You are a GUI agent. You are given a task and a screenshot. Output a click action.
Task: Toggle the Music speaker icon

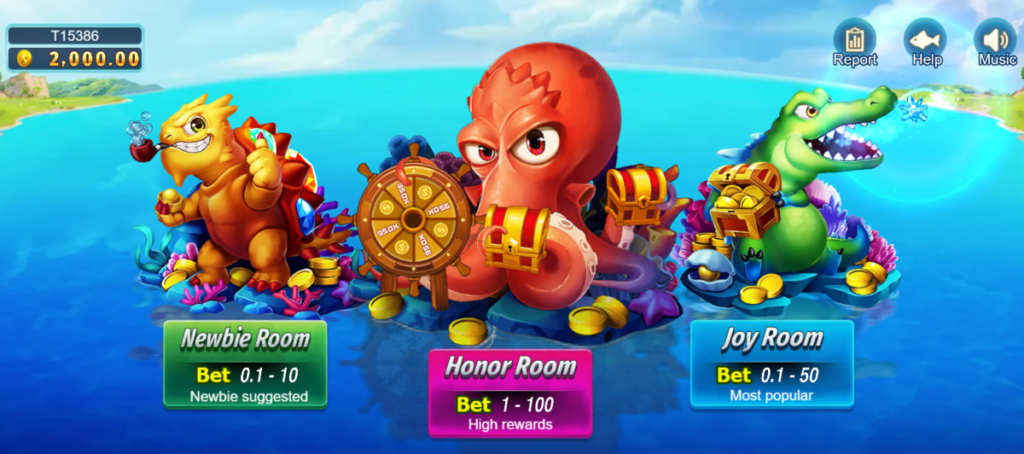pyautogui.click(x=995, y=40)
